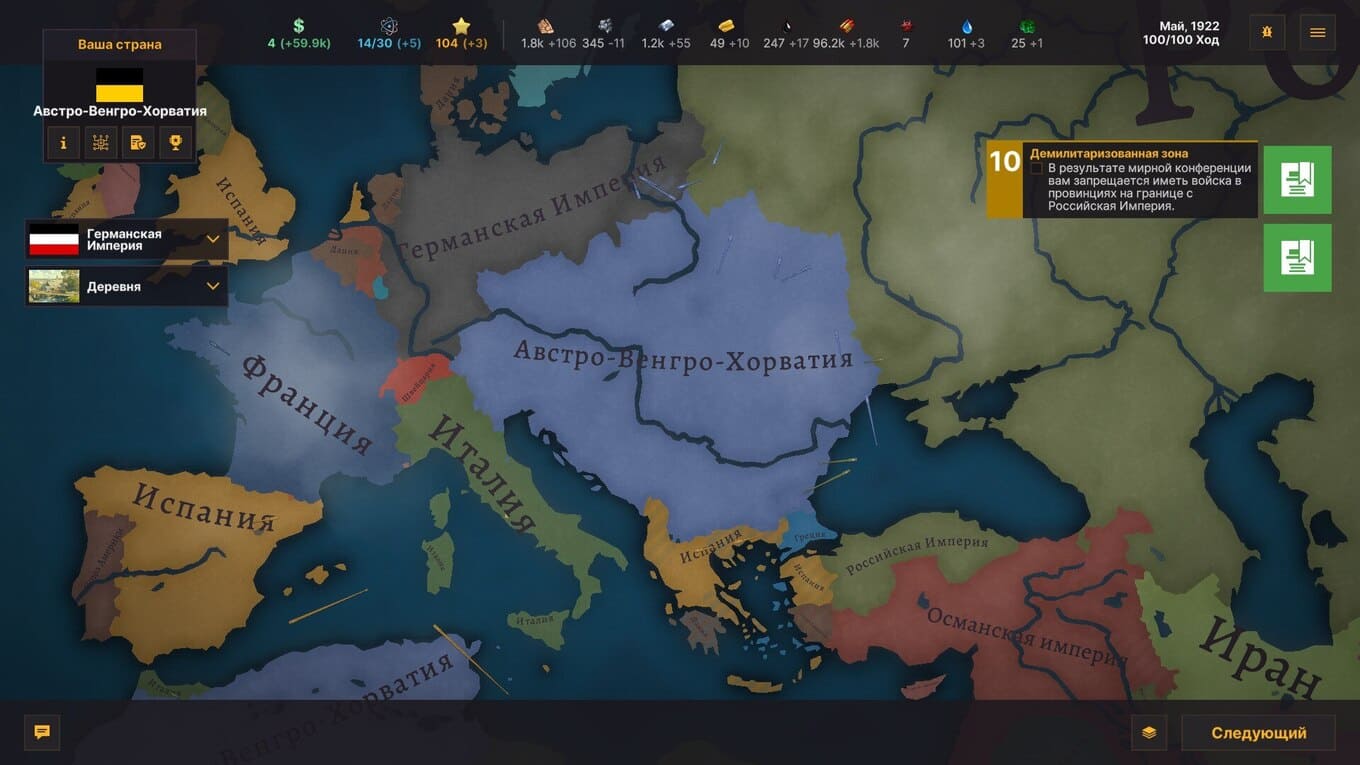Open the country info button
This screenshot has height=765, width=1360.
tap(64, 143)
